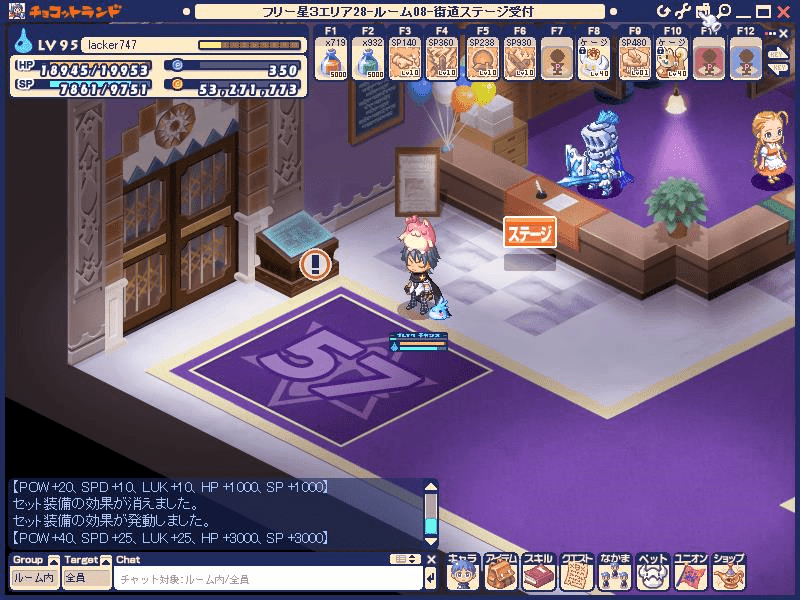Open the ショップ shop menu
Image resolution: width=800 pixels, height=600 pixels.
pos(730,572)
